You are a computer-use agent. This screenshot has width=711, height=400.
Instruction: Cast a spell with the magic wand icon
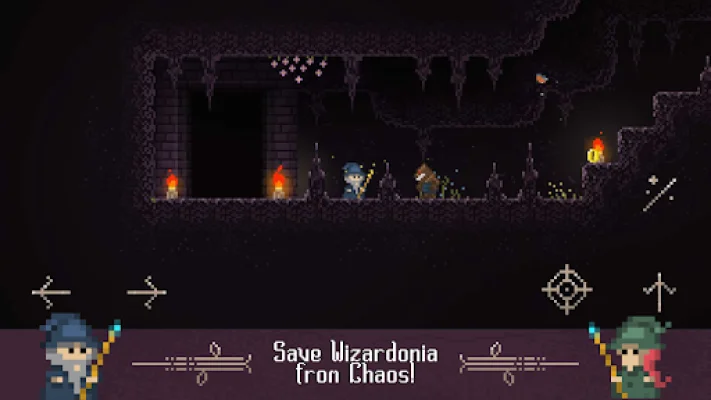[x=659, y=193]
